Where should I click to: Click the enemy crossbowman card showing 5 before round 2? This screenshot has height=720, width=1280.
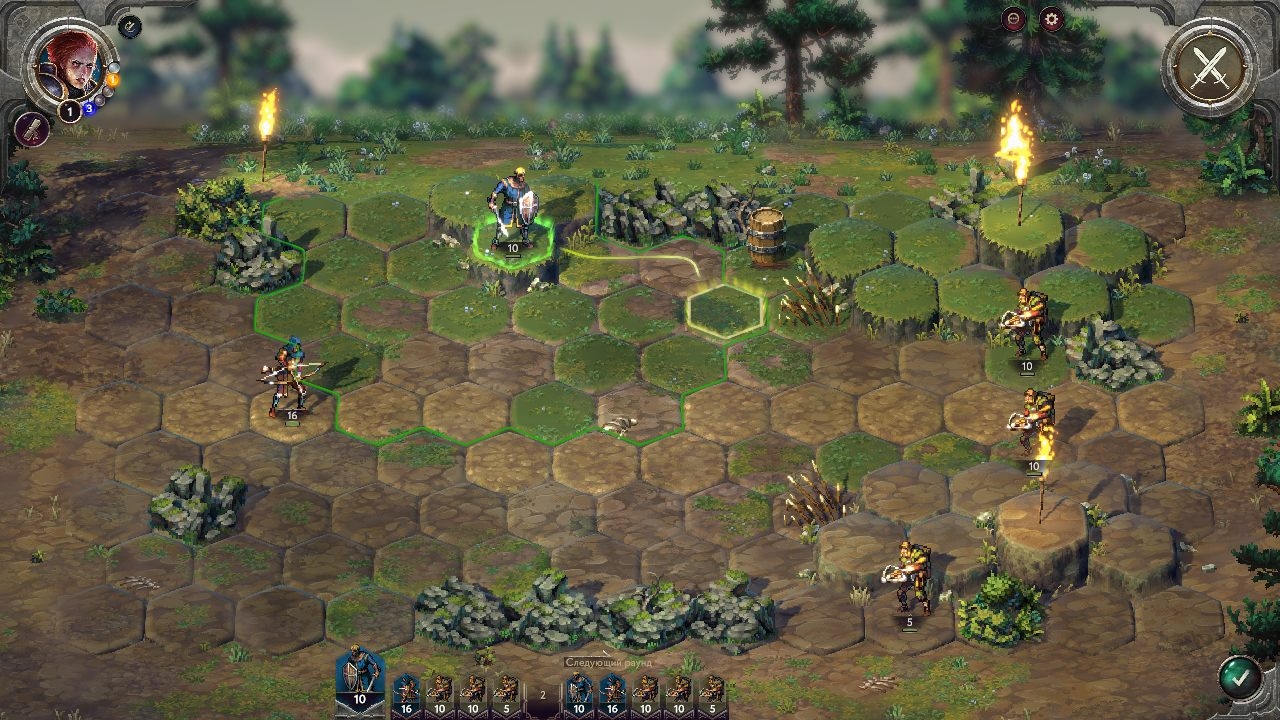507,692
